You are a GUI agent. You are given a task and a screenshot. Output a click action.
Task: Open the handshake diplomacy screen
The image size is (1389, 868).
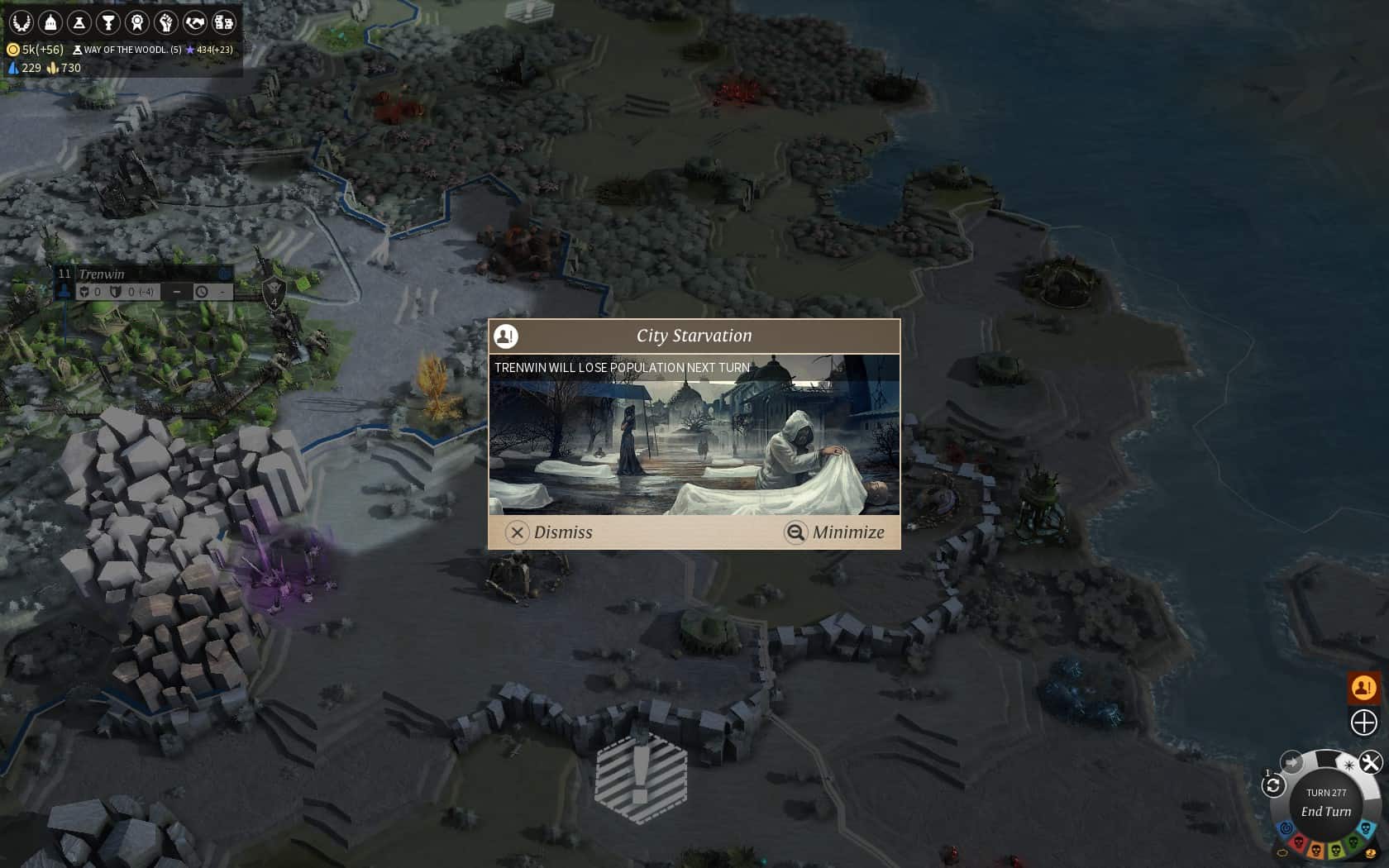[194, 22]
